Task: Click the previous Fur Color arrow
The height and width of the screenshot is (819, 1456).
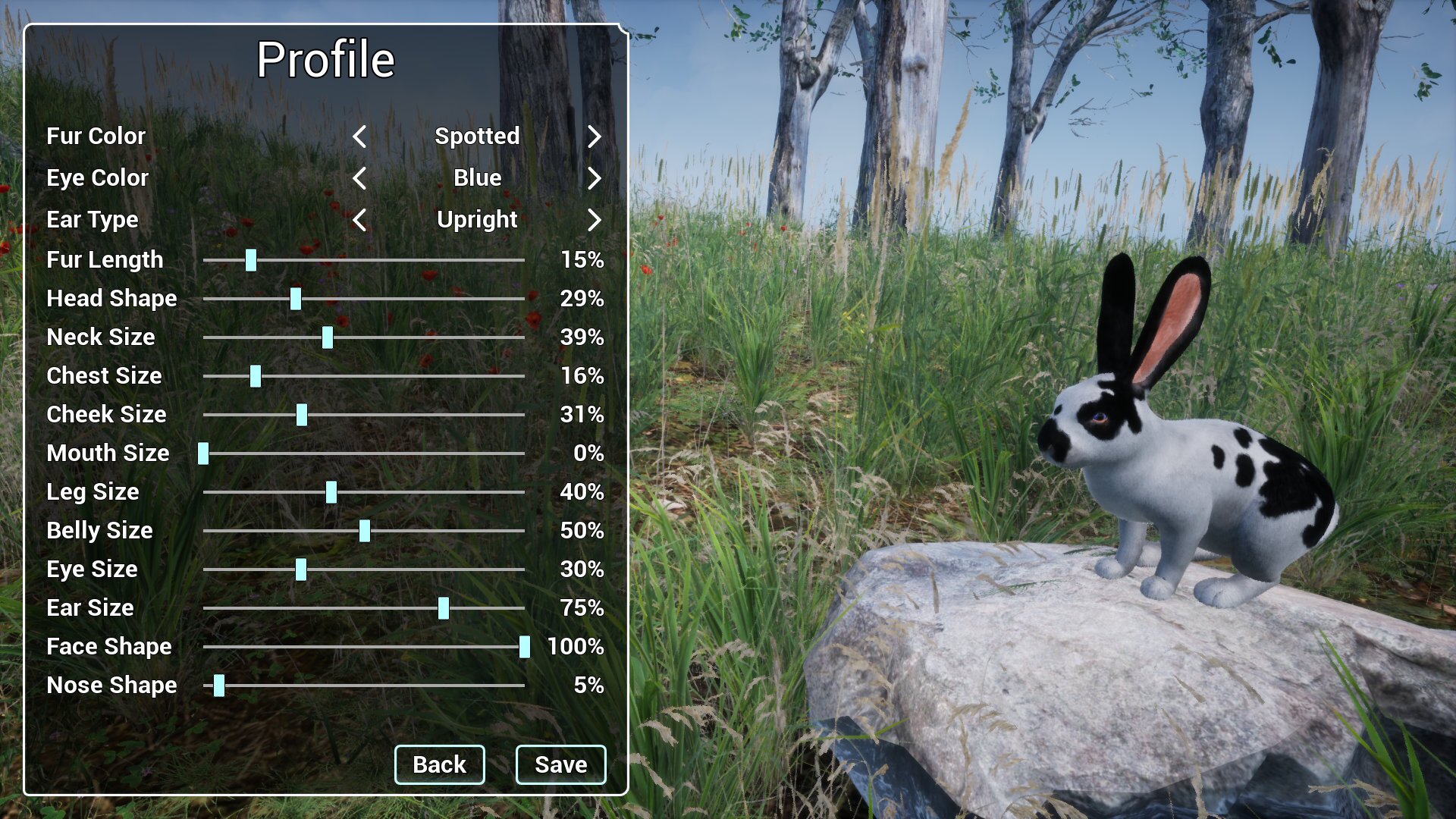Action: tap(359, 137)
